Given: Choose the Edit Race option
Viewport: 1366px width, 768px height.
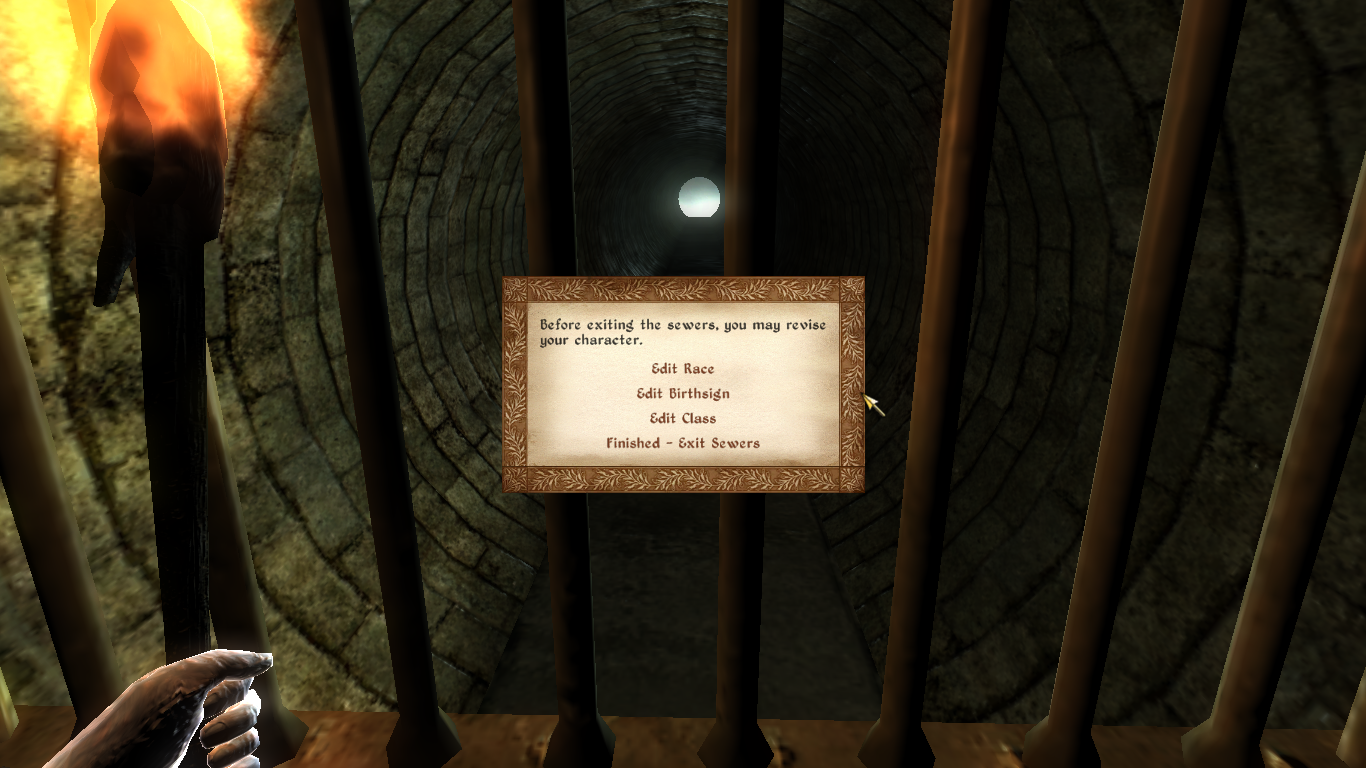Looking at the screenshot, I should point(683,369).
